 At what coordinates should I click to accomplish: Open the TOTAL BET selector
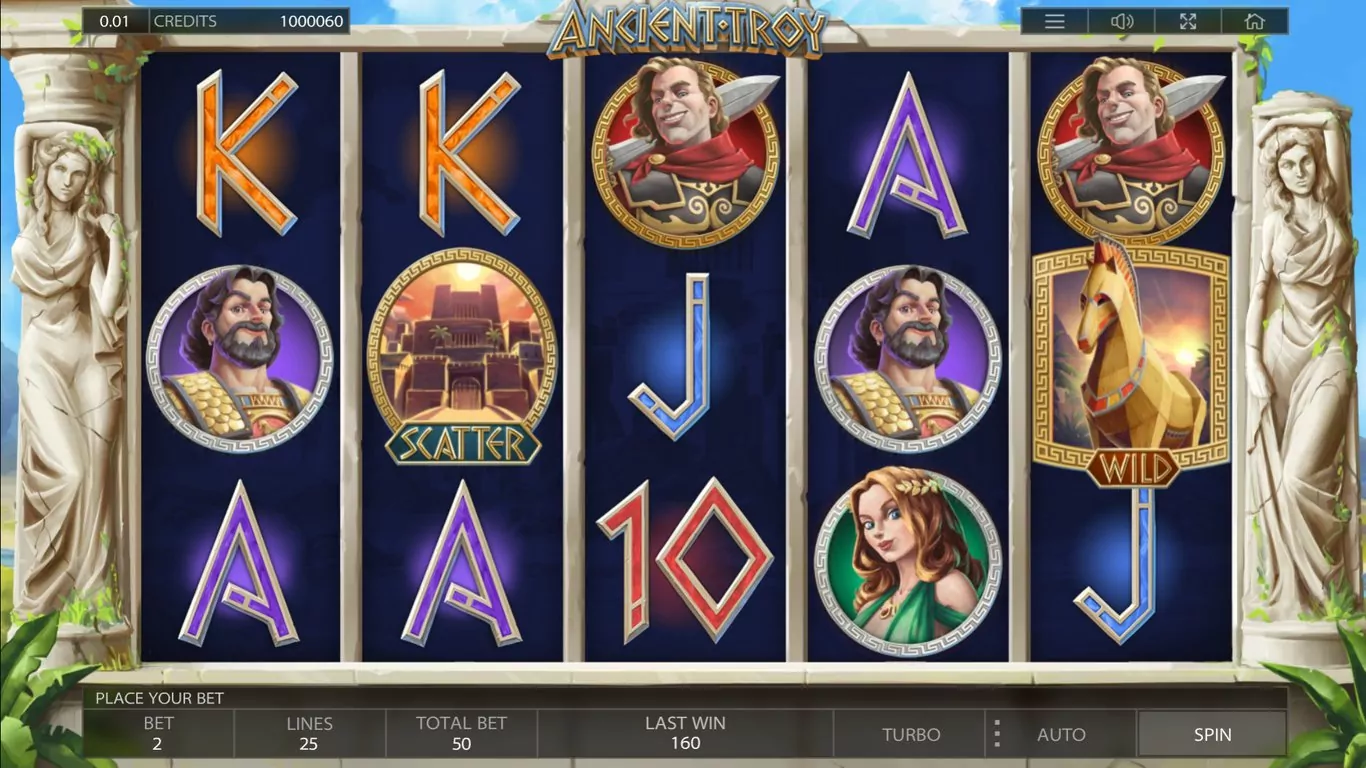461,734
